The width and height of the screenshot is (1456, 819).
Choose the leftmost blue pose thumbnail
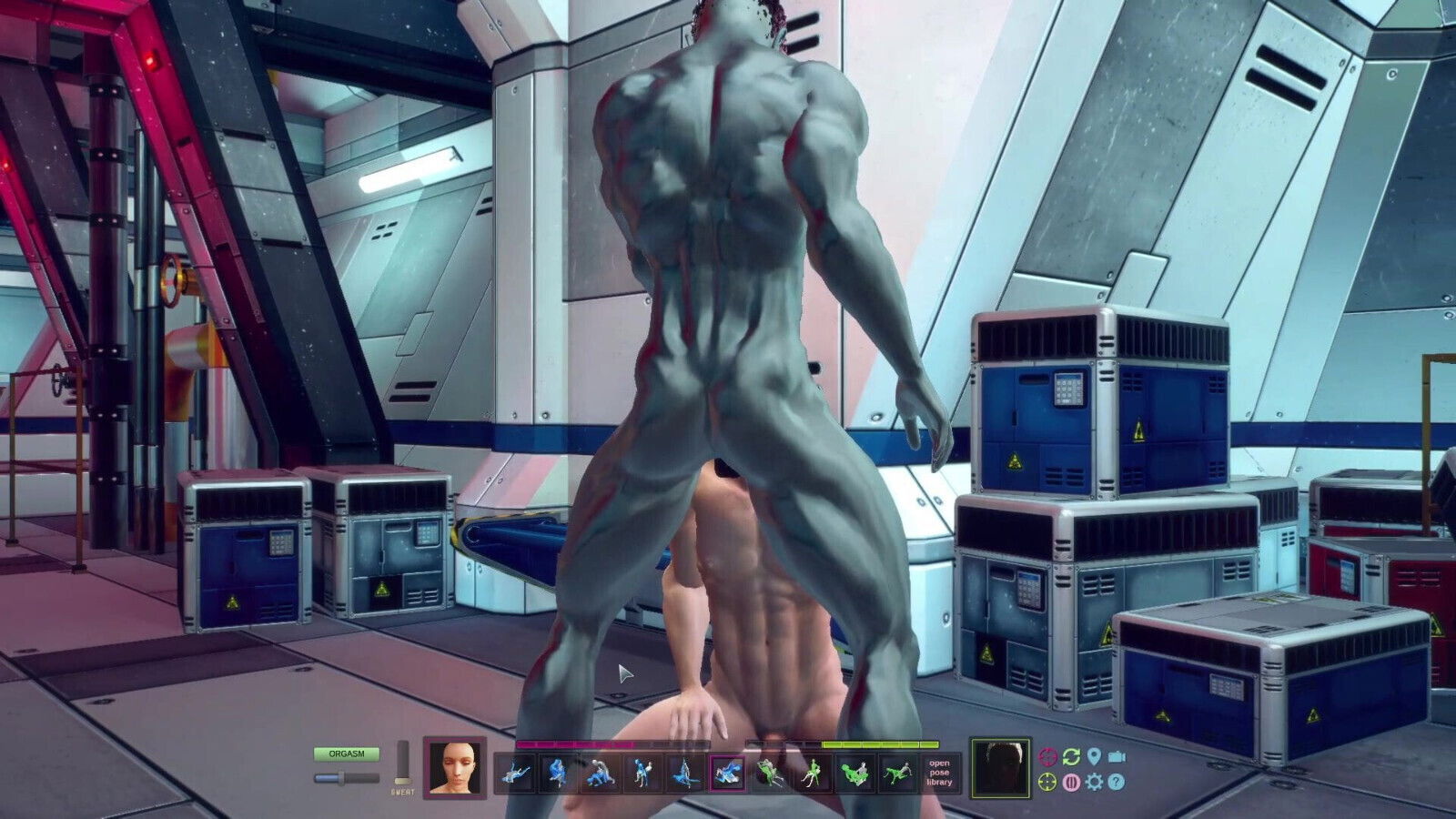click(516, 773)
